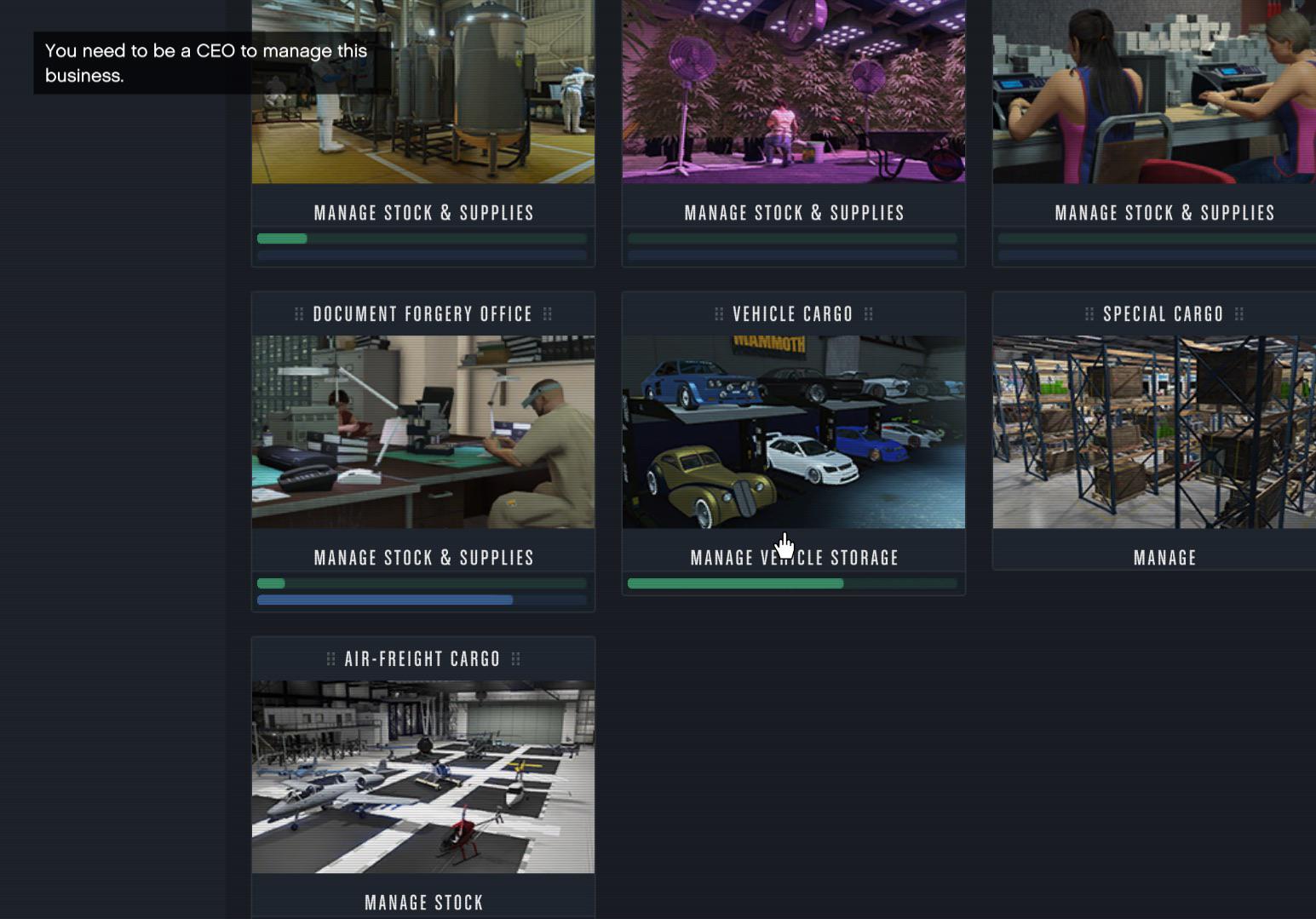Open Manage Vehicle Storage for Vehicle Cargo
Viewport: 1316px width, 919px height.
(793, 557)
